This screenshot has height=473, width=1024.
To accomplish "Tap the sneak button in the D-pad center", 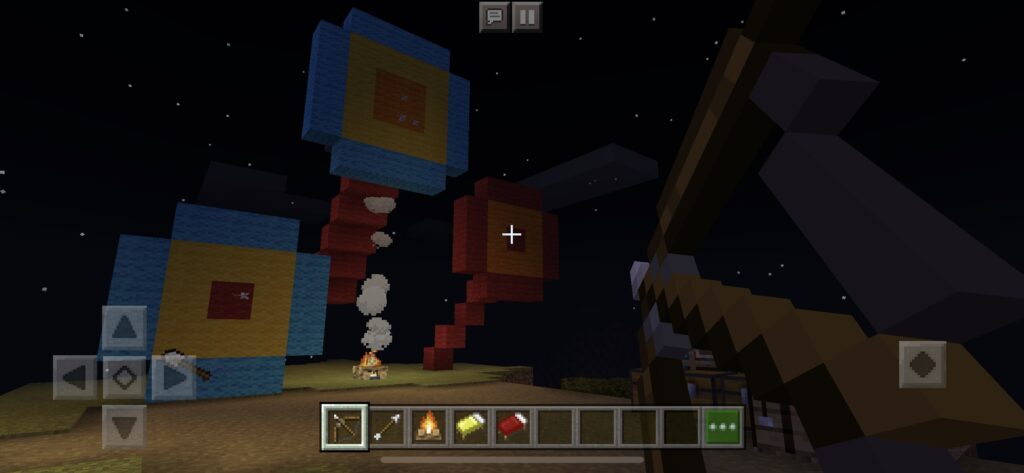I will (124, 378).
